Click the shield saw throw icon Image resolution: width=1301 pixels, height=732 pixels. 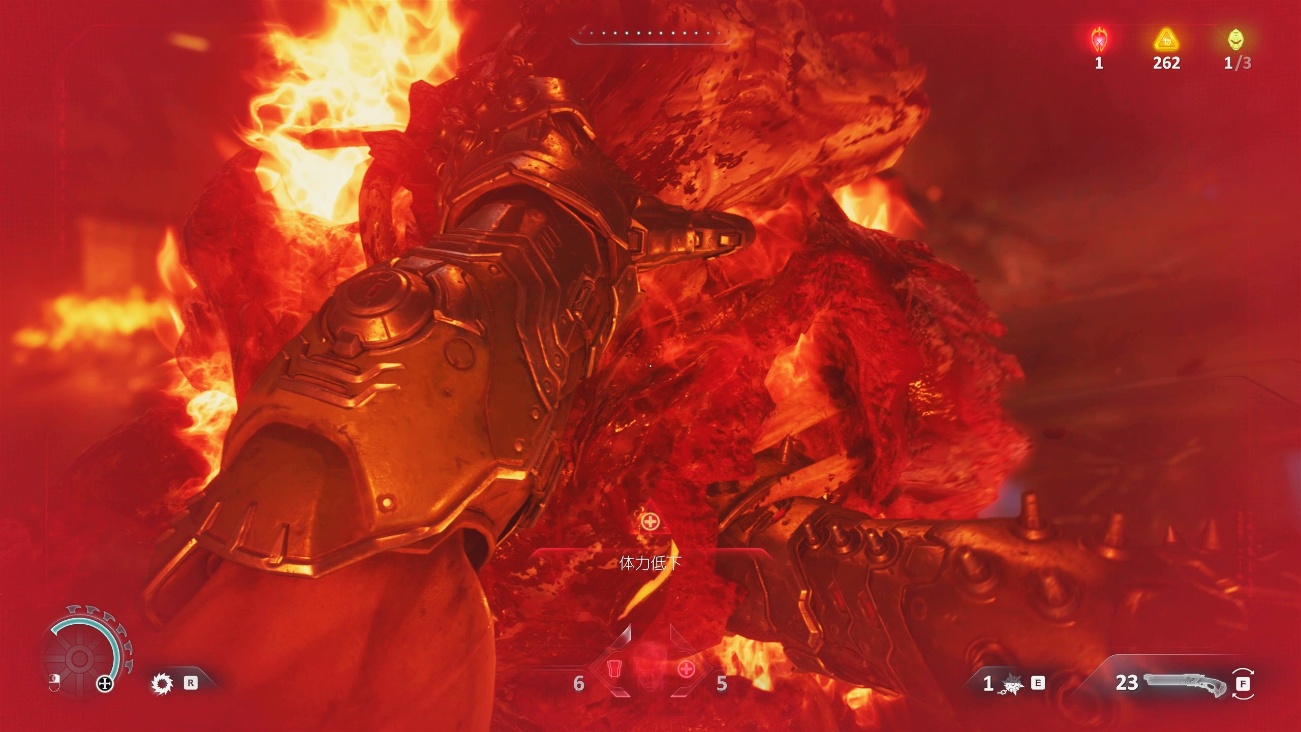[x=162, y=684]
